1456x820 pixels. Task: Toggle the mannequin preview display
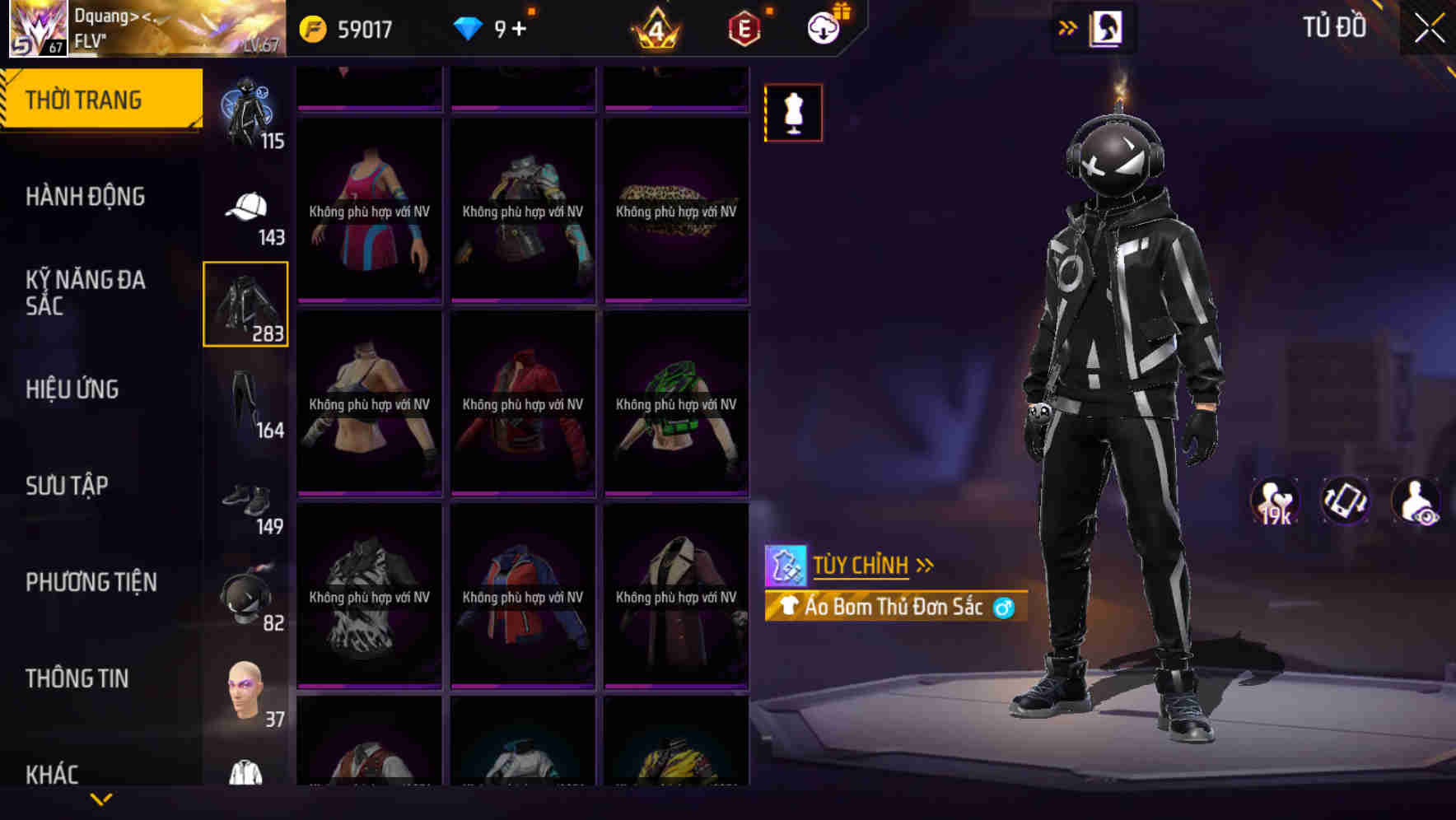coord(792,113)
